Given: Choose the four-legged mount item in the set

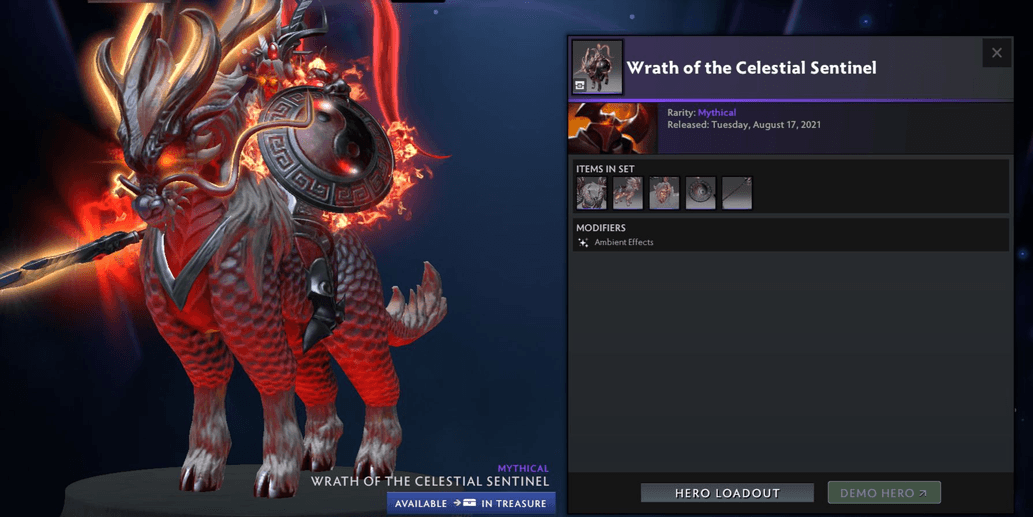Looking at the screenshot, I should [628, 193].
